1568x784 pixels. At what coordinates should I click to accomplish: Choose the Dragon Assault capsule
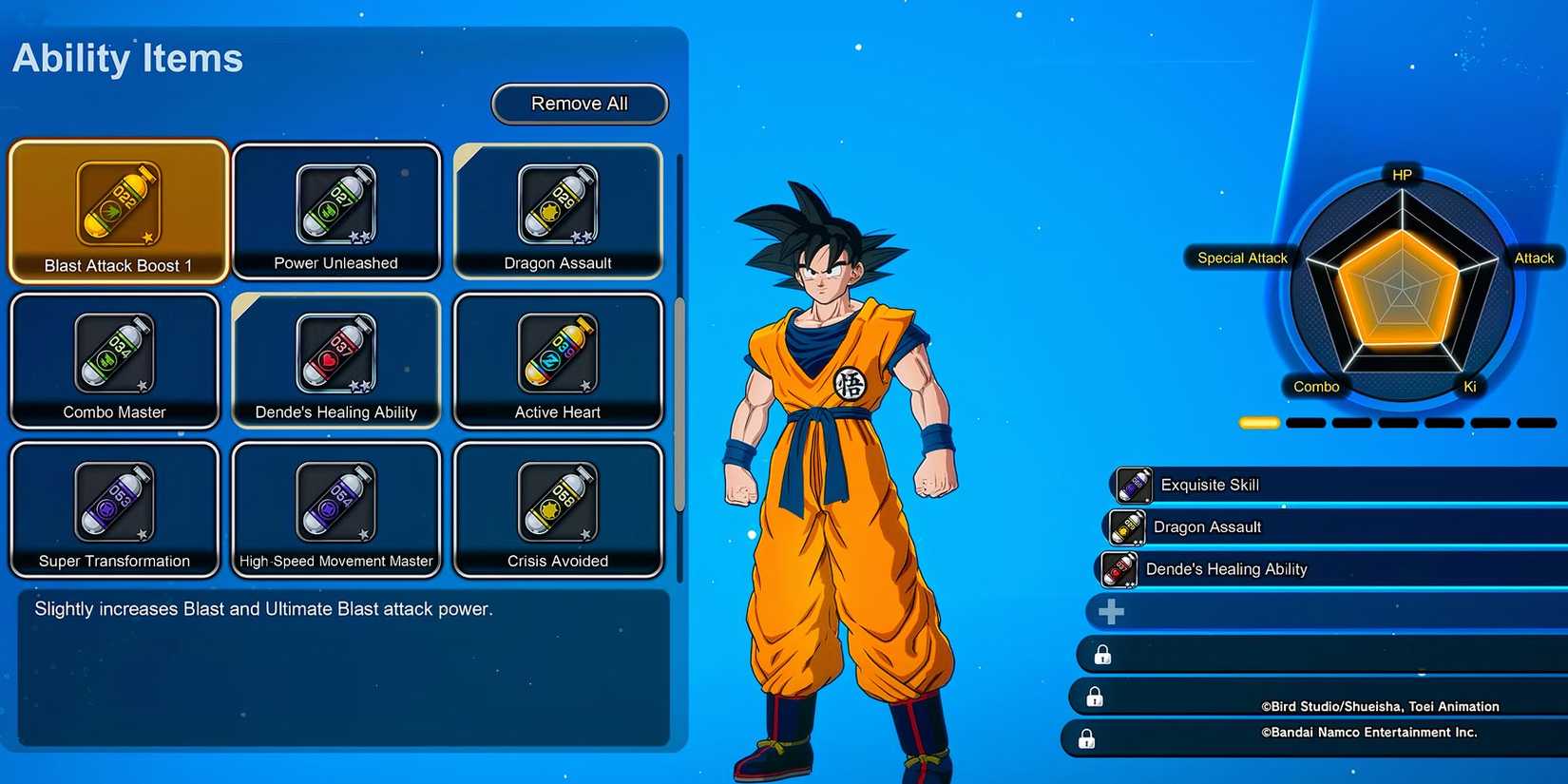[x=558, y=211]
